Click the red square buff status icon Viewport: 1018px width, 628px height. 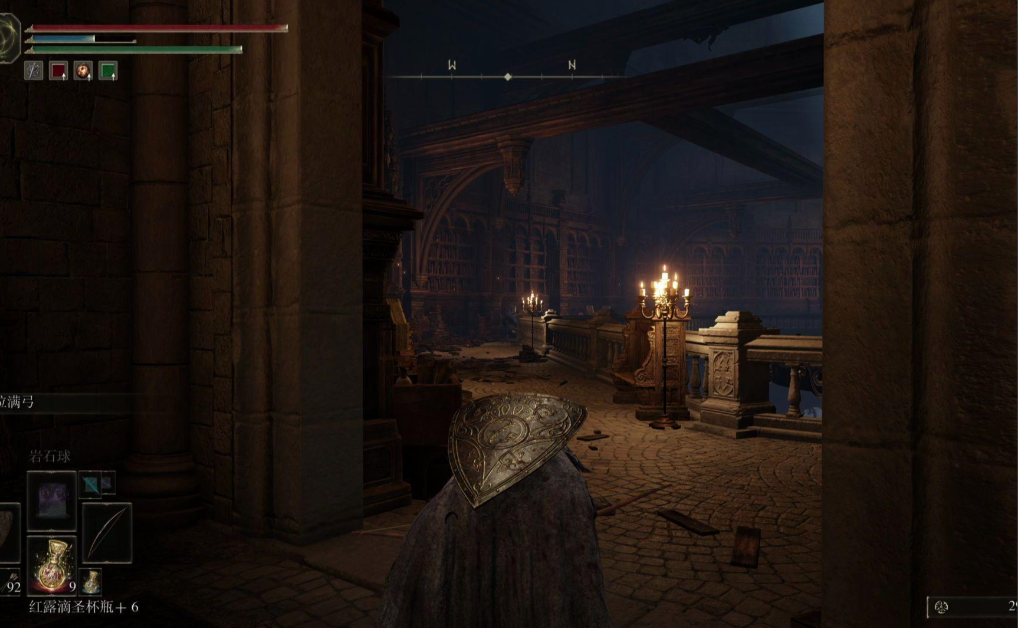point(58,71)
